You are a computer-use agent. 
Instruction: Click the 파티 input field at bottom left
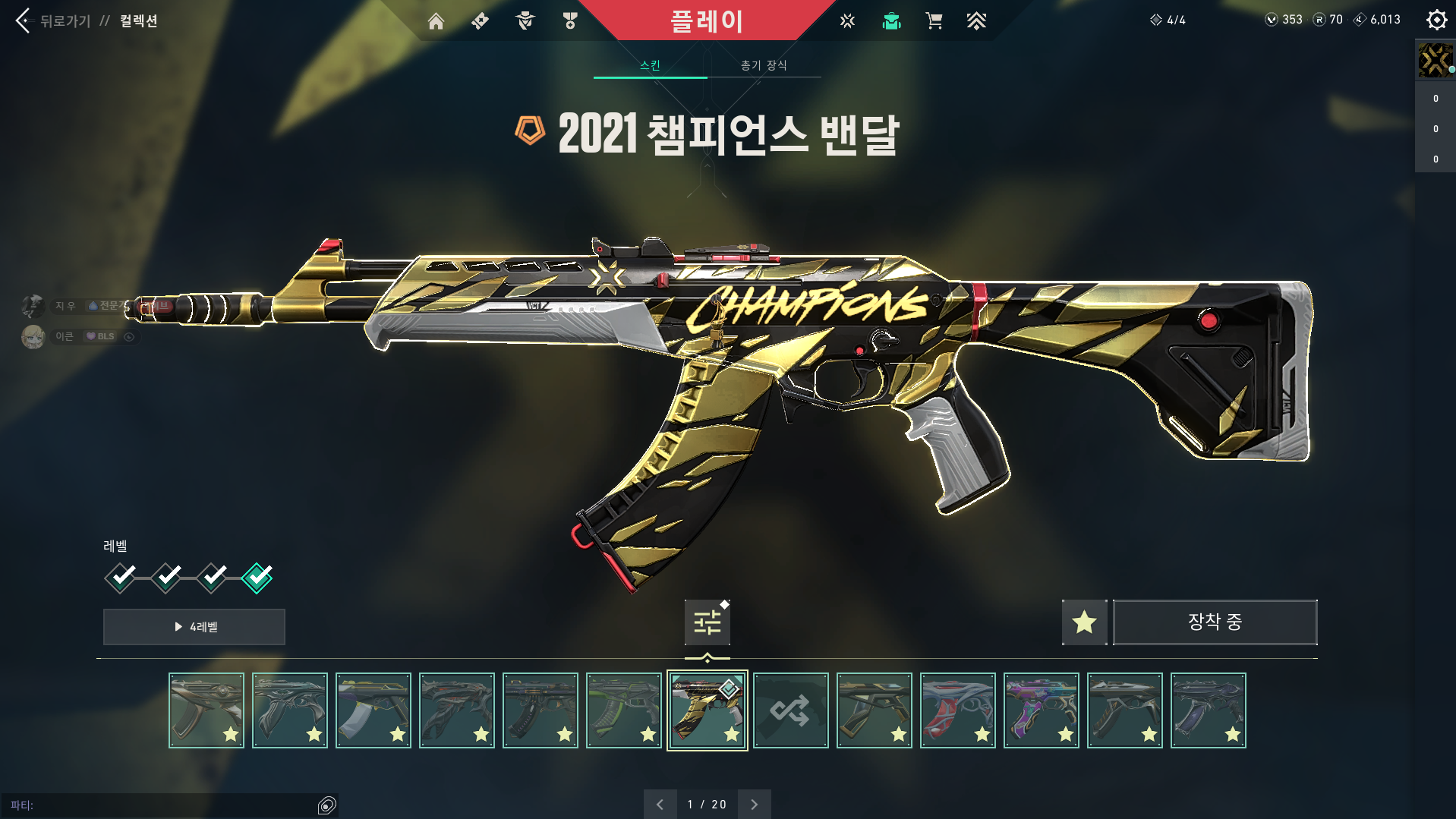[x=167, y=805]
